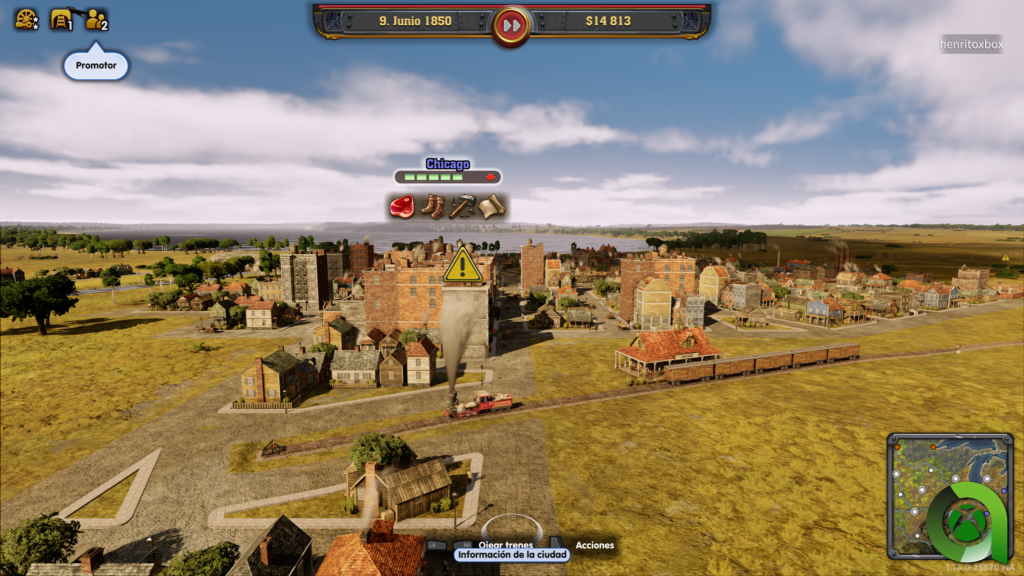Select the tunnel icon with number 1
1024x576 pixels.
62,19
